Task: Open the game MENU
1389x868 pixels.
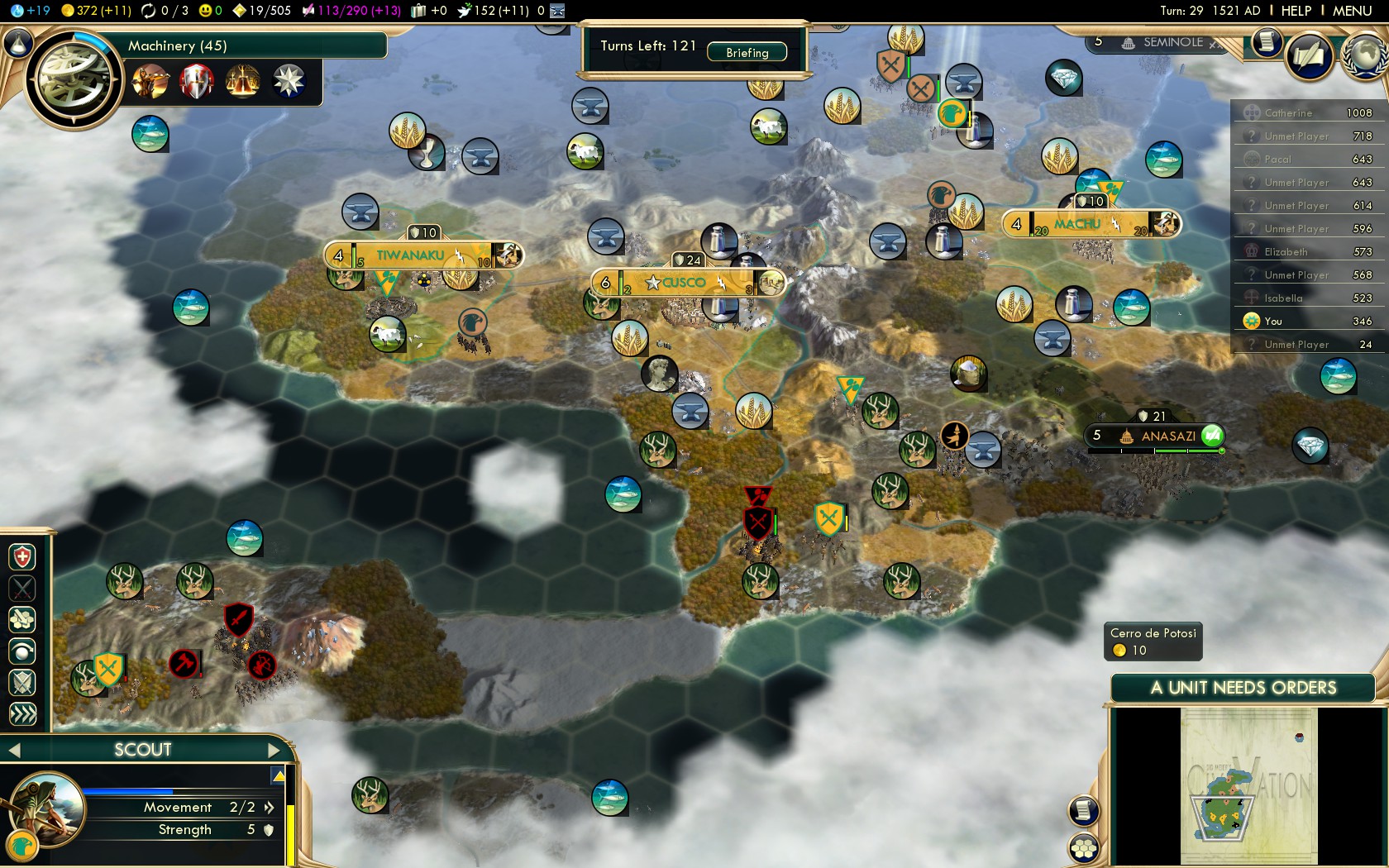Action: 1352,11
